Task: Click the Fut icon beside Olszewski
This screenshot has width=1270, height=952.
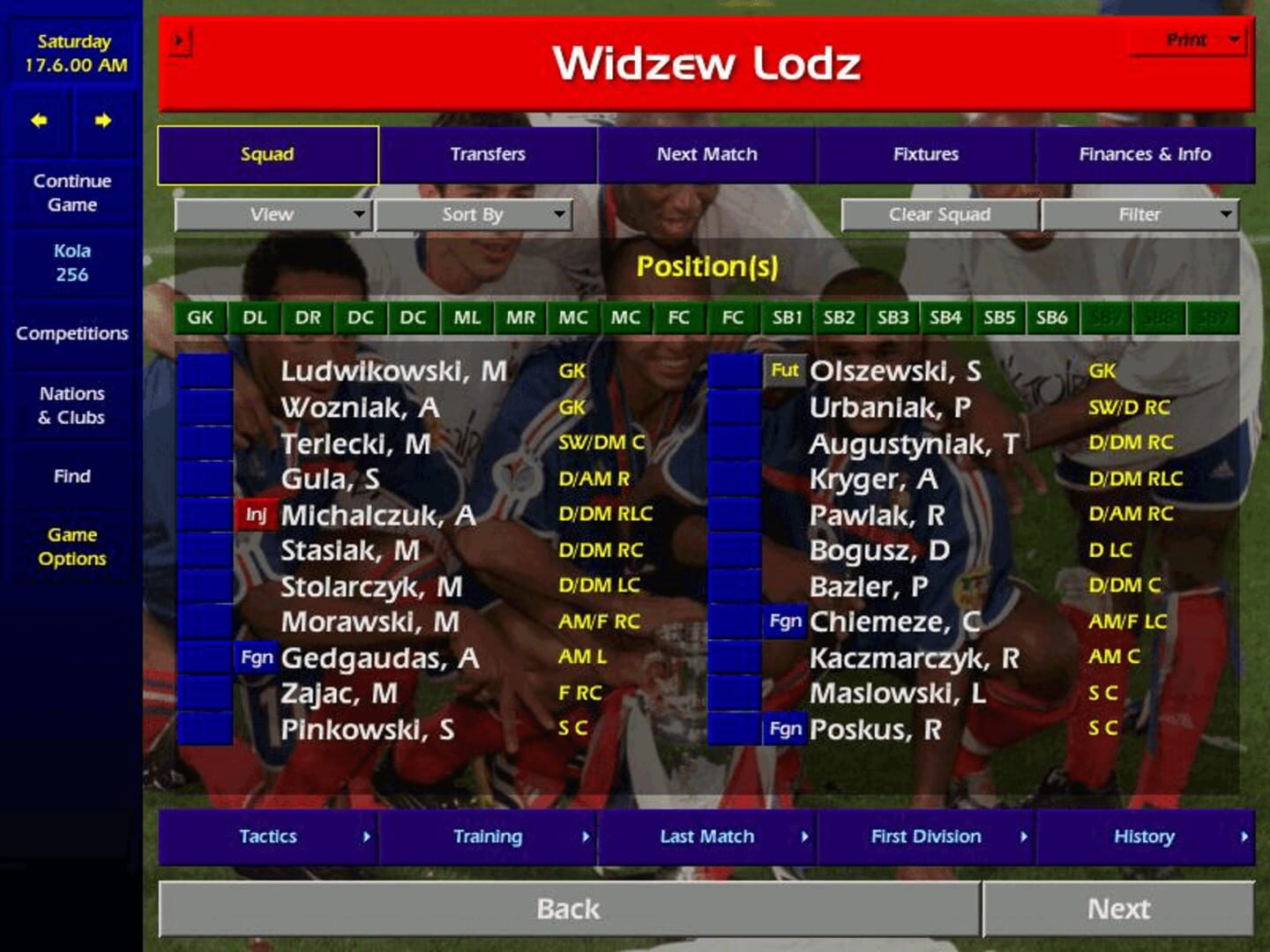Action: pos(785,371)
